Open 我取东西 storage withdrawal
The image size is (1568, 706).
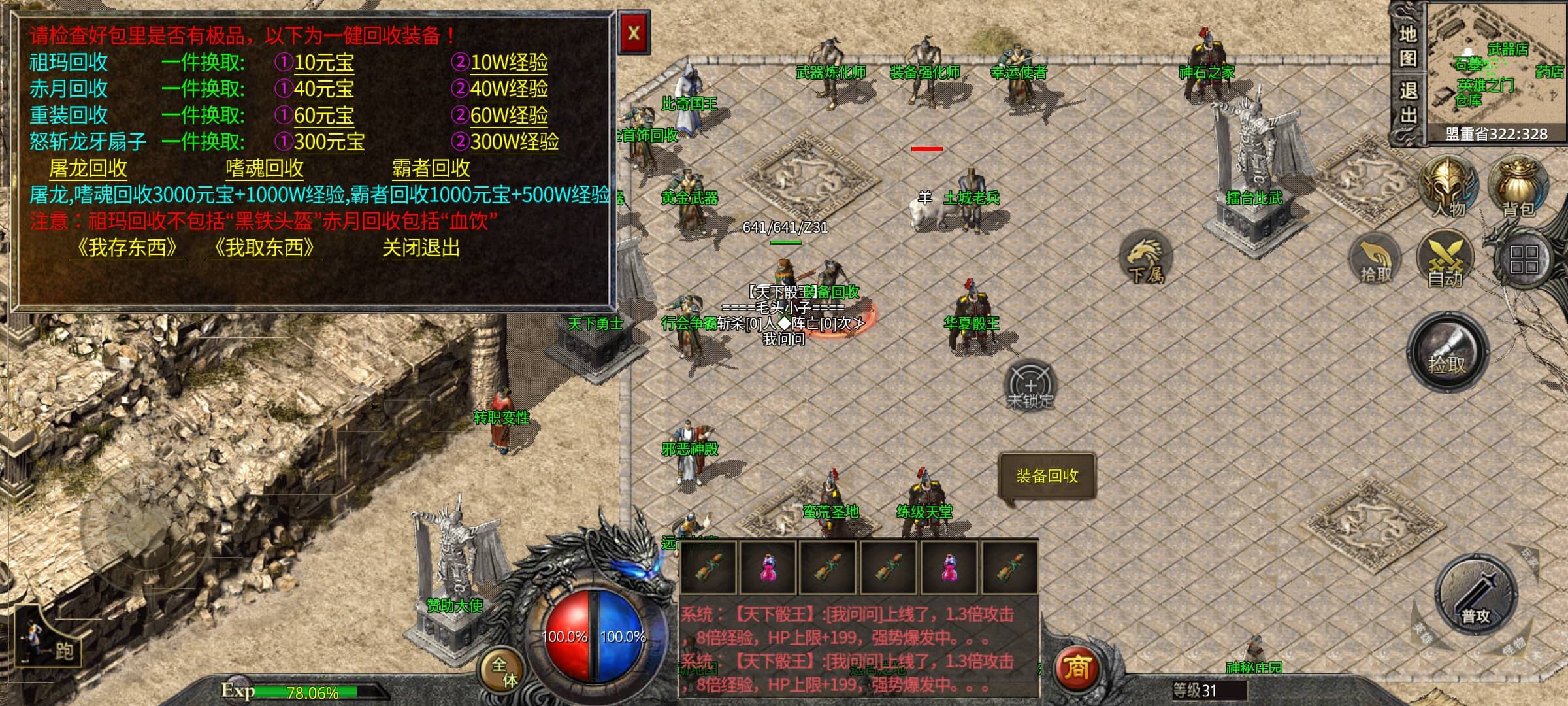coord(264,248)
